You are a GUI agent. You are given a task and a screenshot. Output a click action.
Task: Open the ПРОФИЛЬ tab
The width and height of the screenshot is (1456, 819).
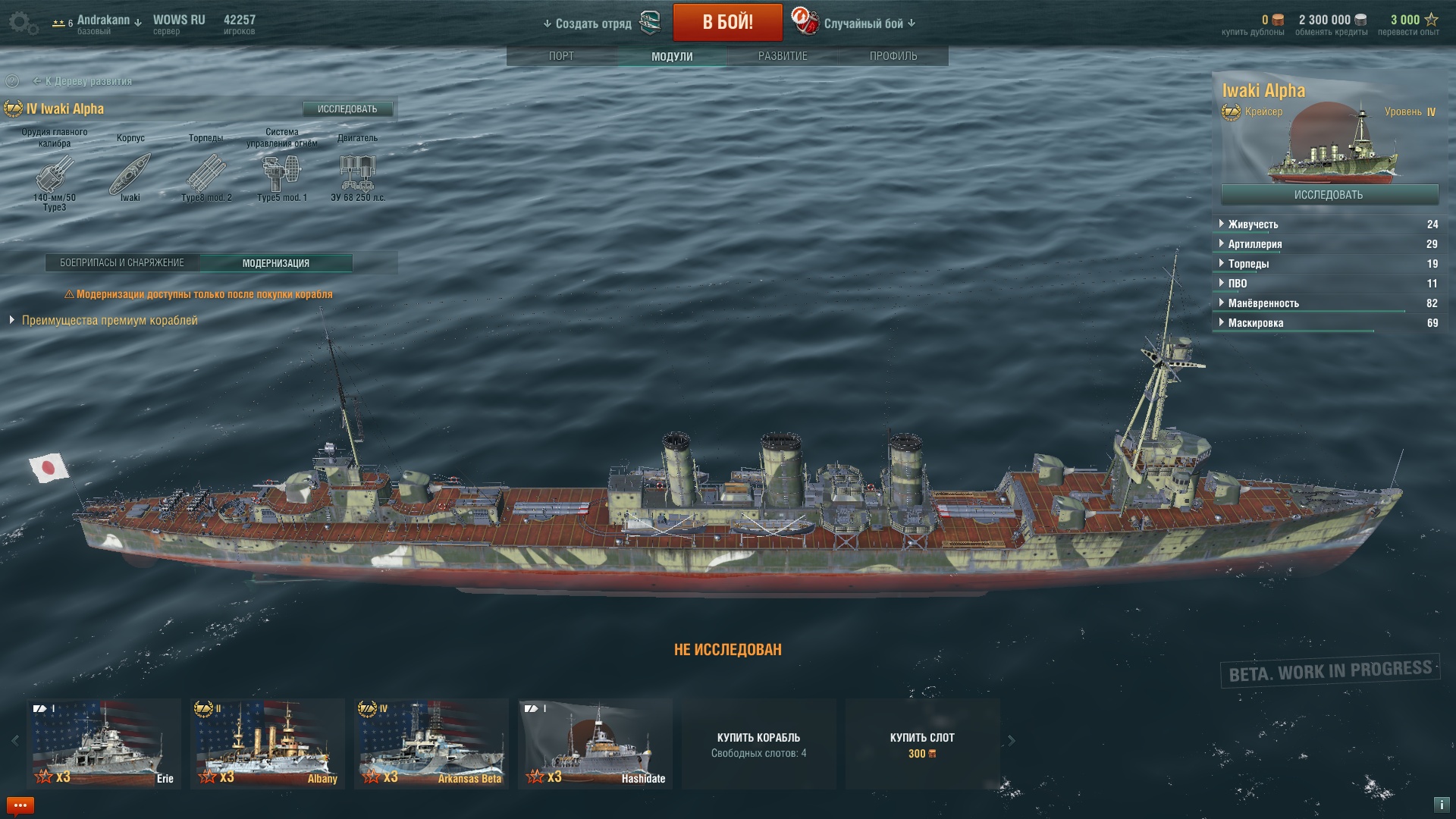click(893, 56)
